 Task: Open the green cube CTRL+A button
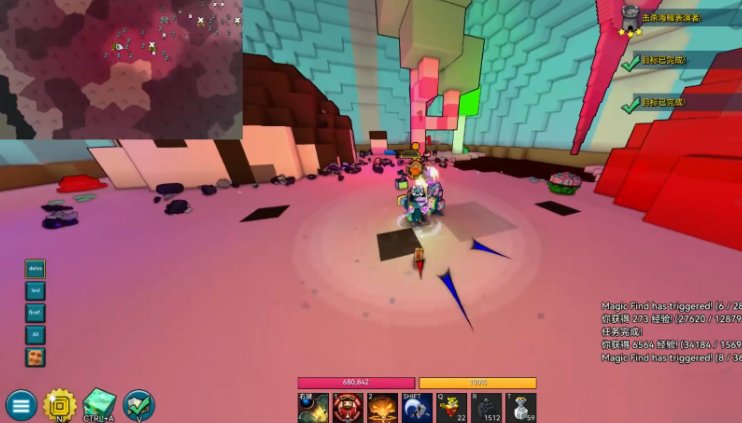pyautogui.click(x=99, y=403)
